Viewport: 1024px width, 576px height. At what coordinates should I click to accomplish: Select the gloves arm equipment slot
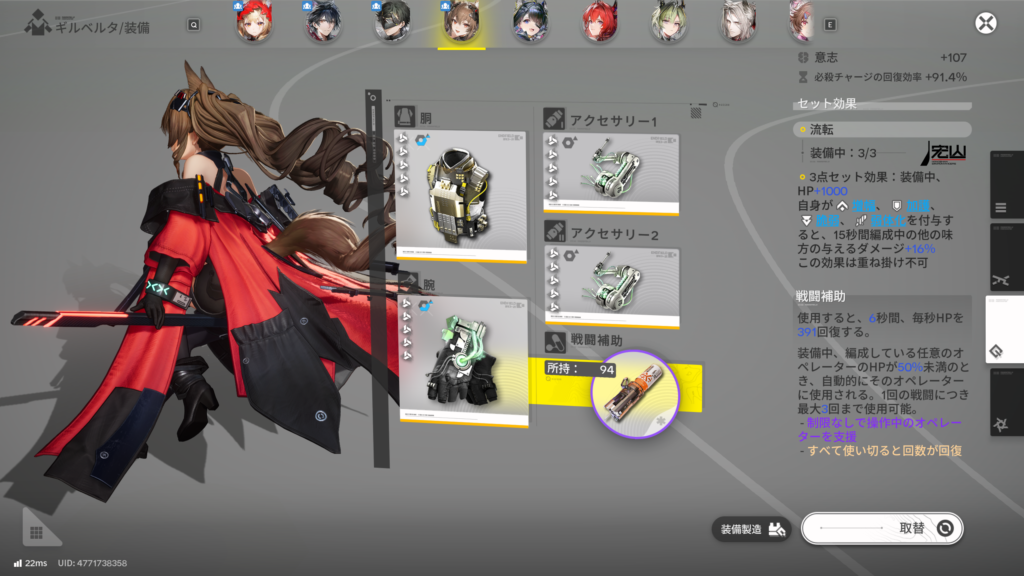461,360
